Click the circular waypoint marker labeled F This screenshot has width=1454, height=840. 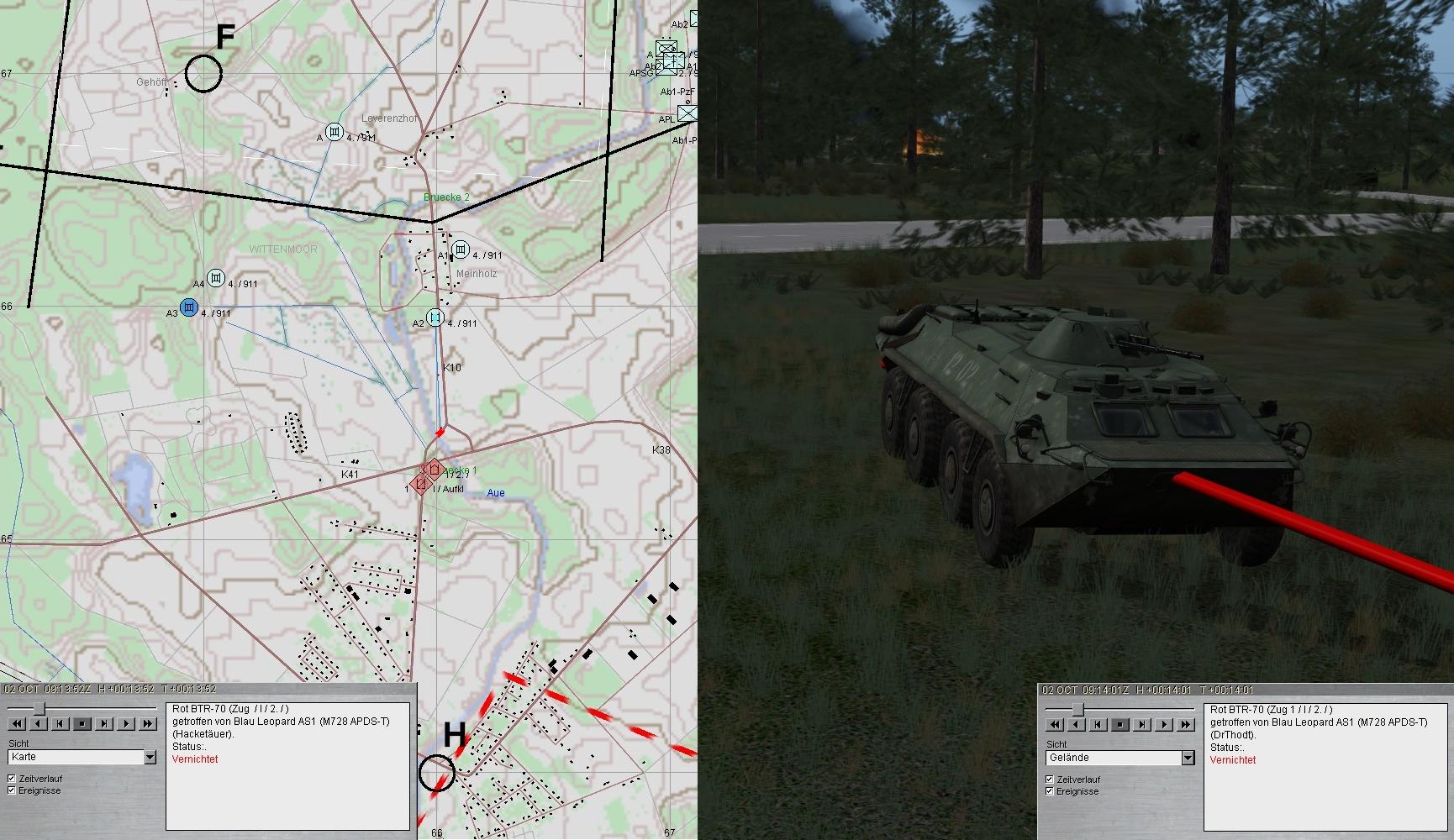[203, 74]
